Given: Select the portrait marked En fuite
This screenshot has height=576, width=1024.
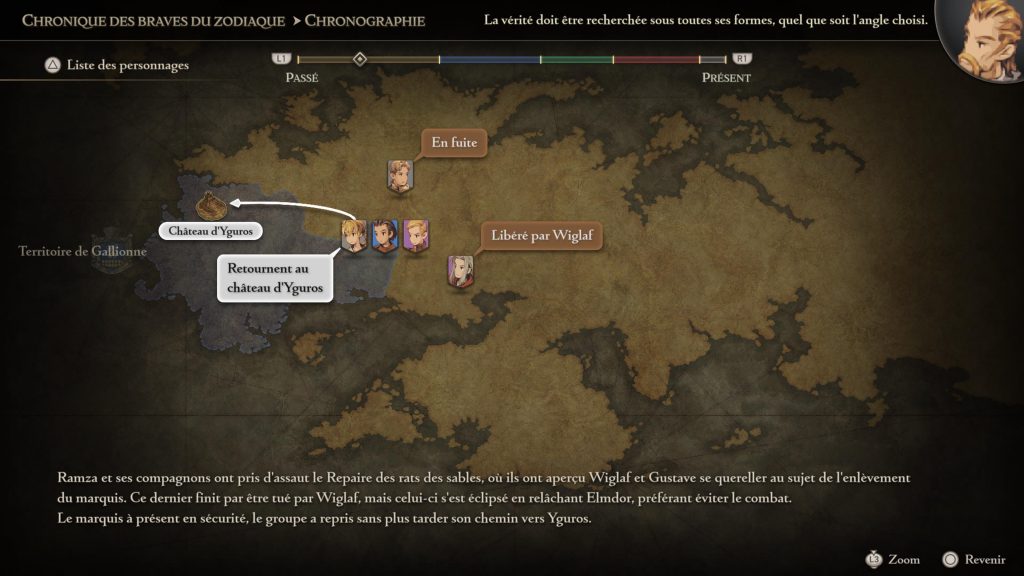Looking at the screenshot, I should (x=400, y=175).
